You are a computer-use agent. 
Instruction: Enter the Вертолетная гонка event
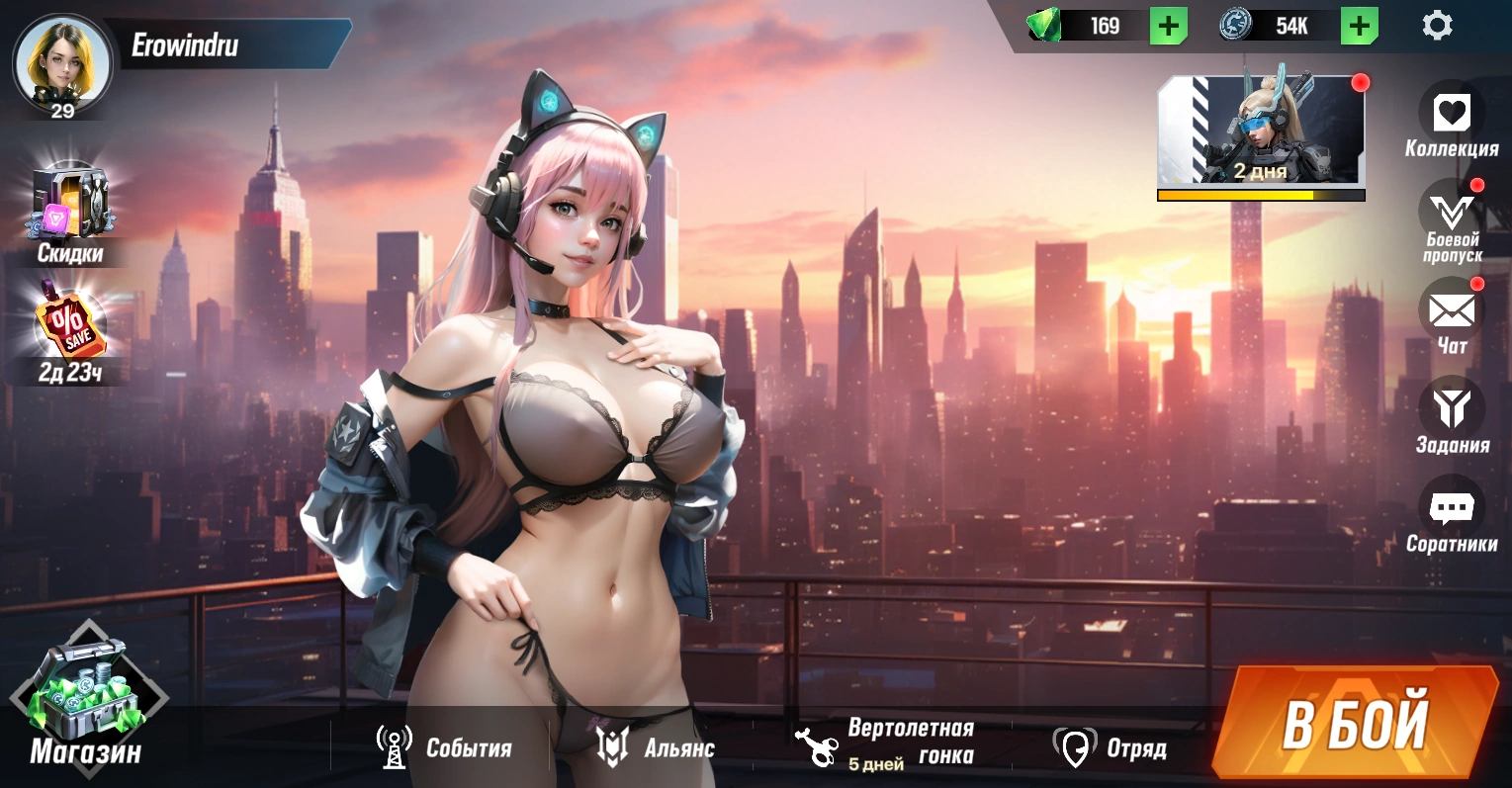pyautogui.click(x=885, y=744)
